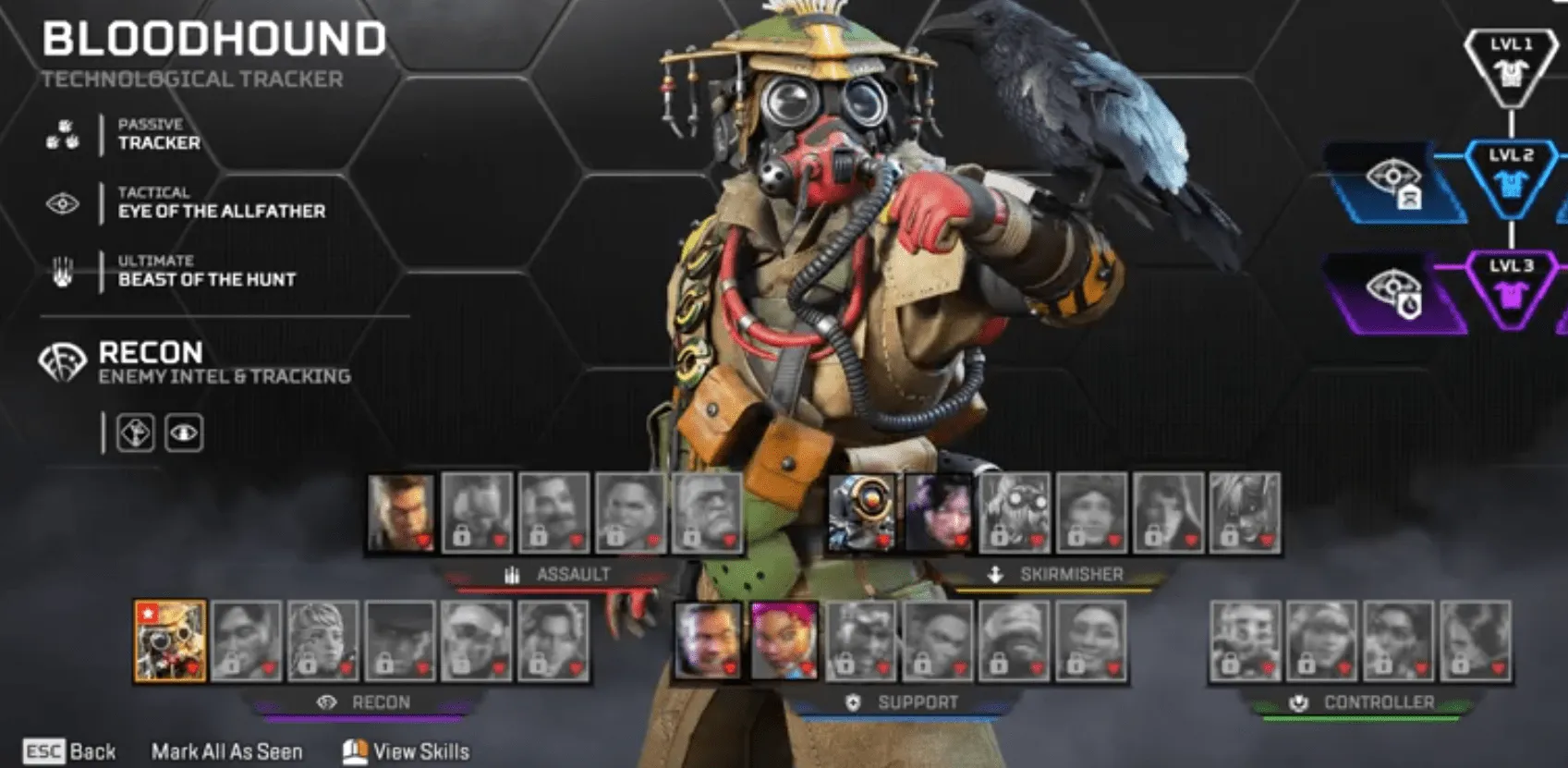Open the View Skills option
Screen dimensions: 1568x768
(407, 751)
